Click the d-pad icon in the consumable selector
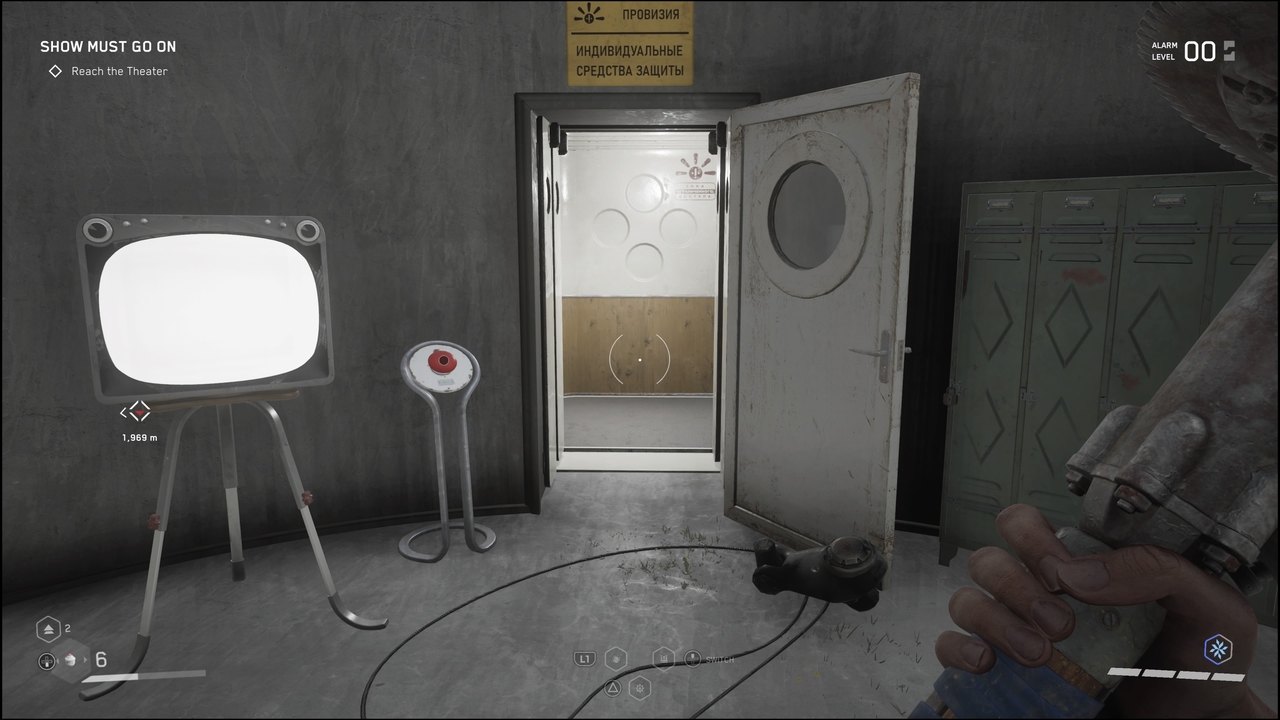 pos(46,661)
